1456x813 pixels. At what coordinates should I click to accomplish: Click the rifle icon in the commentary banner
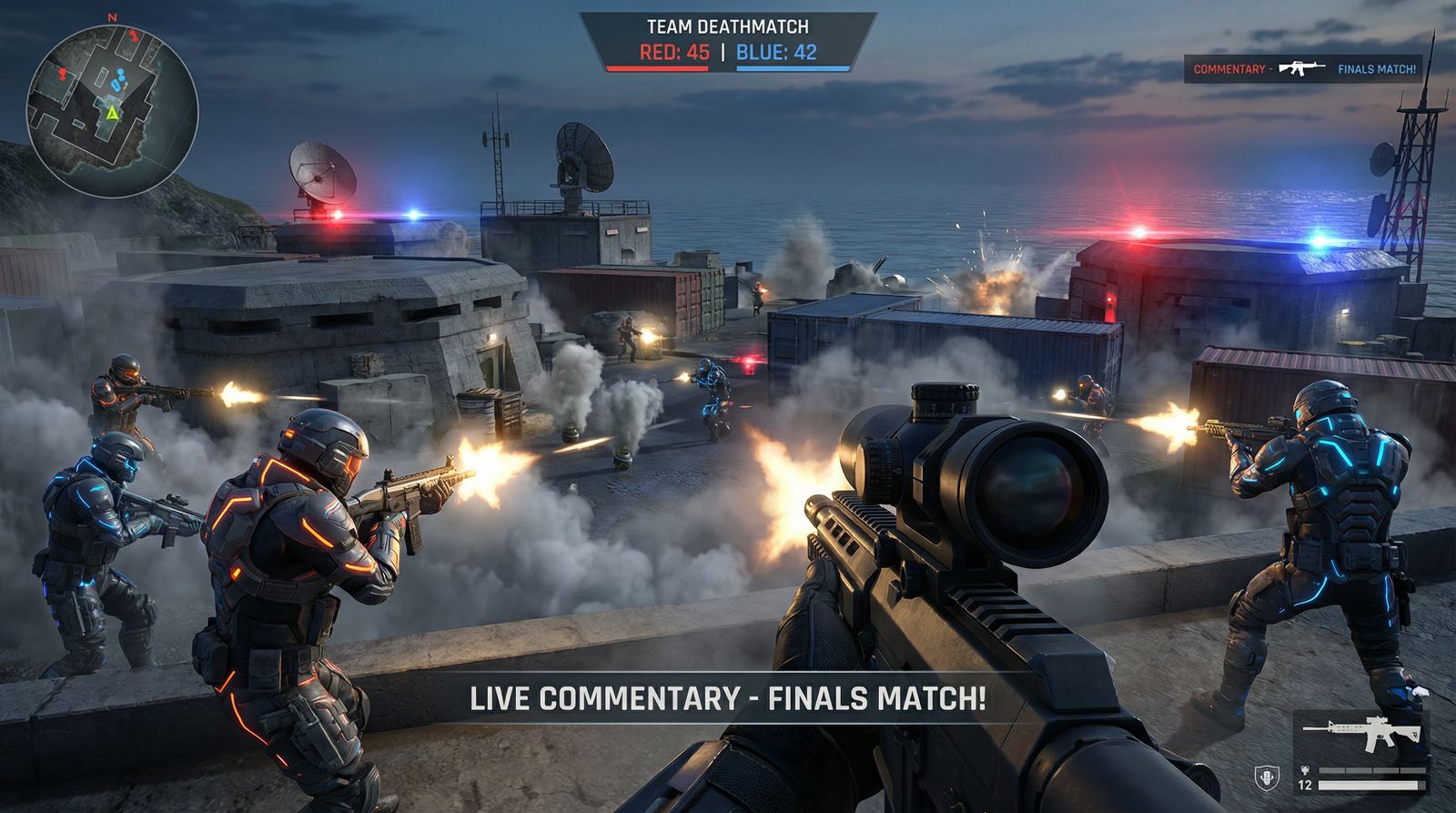pyautogui.click(x=1301, y=68)
